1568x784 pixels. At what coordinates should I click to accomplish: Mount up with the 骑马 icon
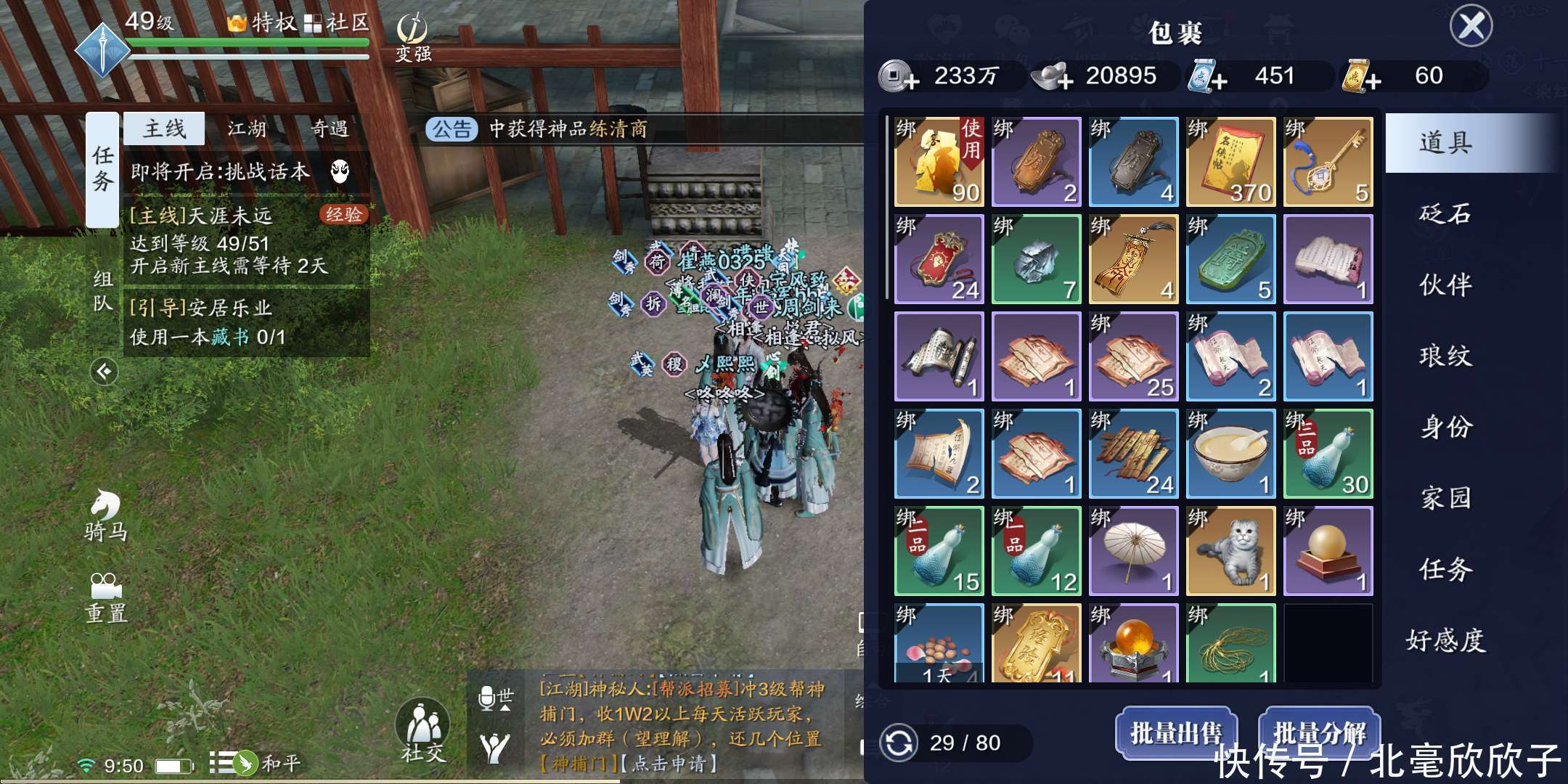pos(106,515)
